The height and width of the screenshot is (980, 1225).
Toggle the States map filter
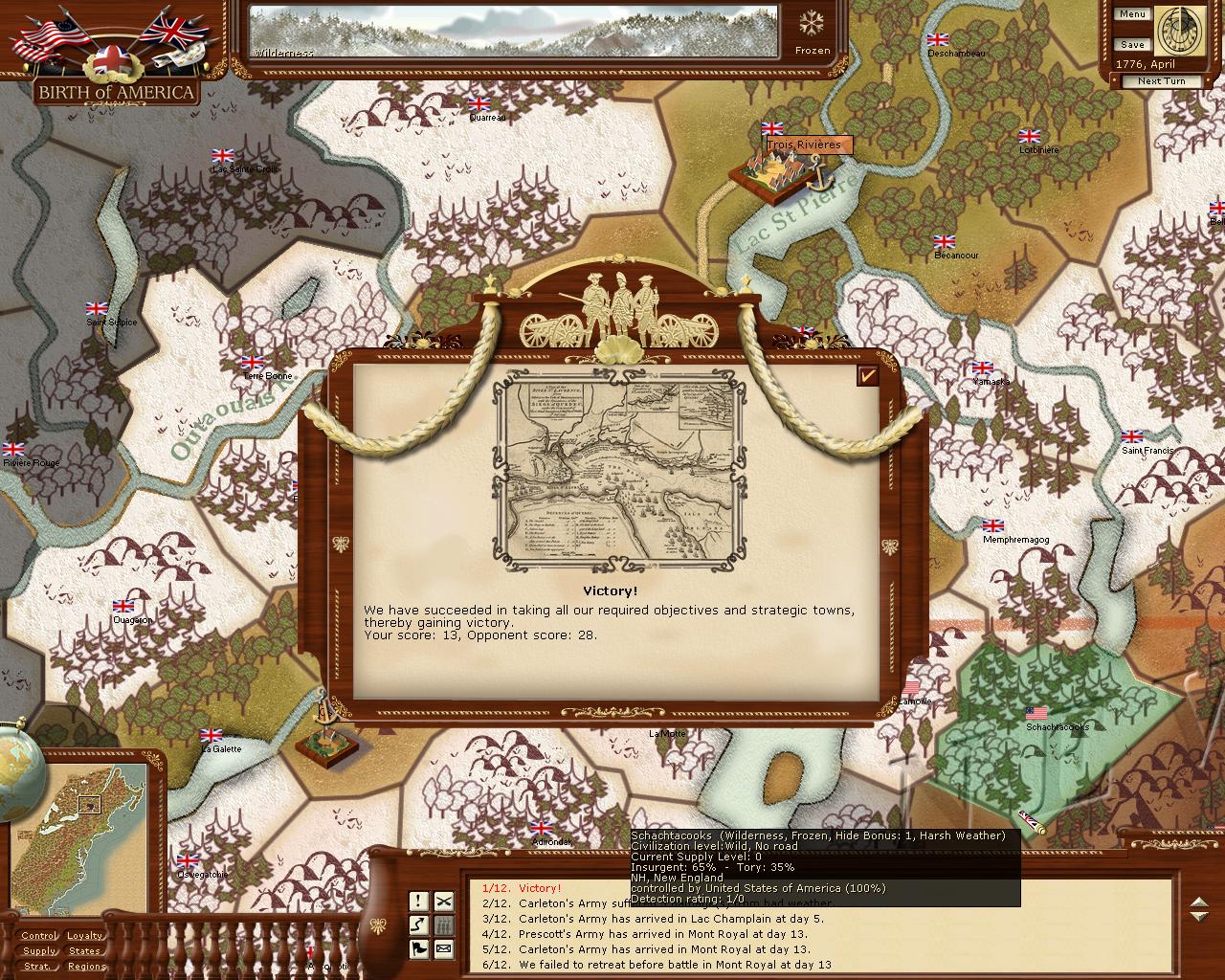85,951
